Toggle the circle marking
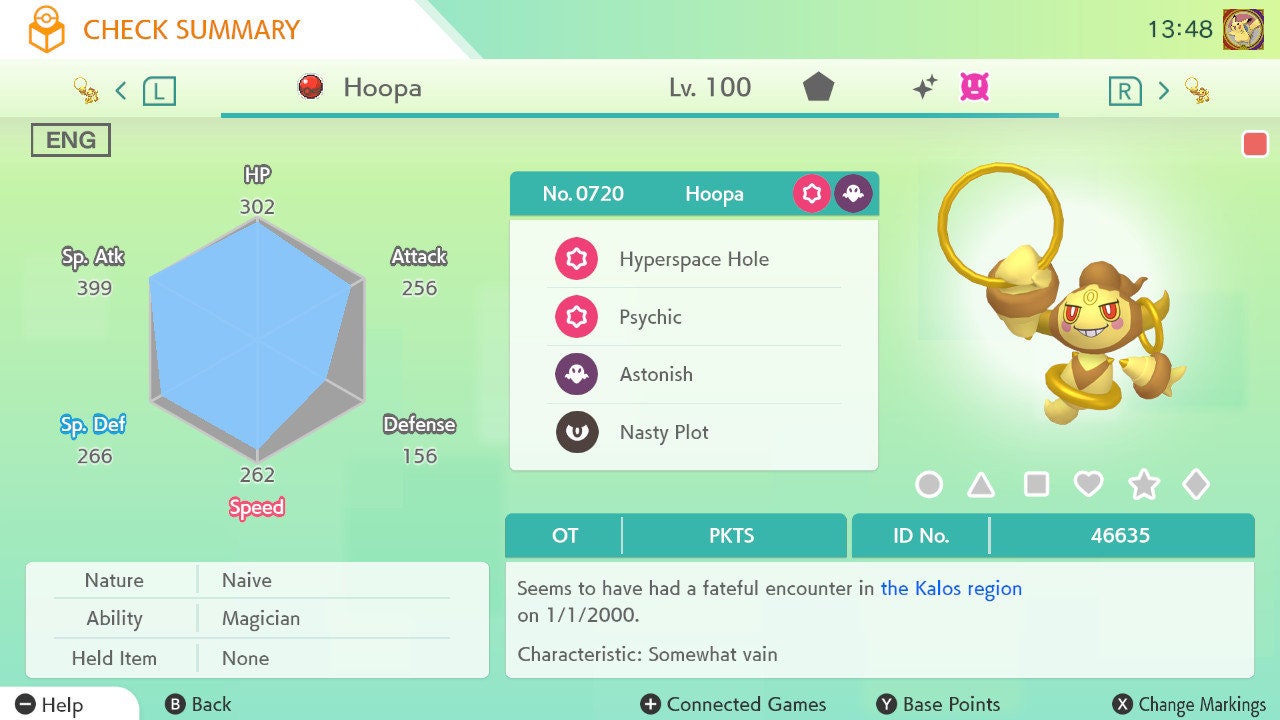 929,485
